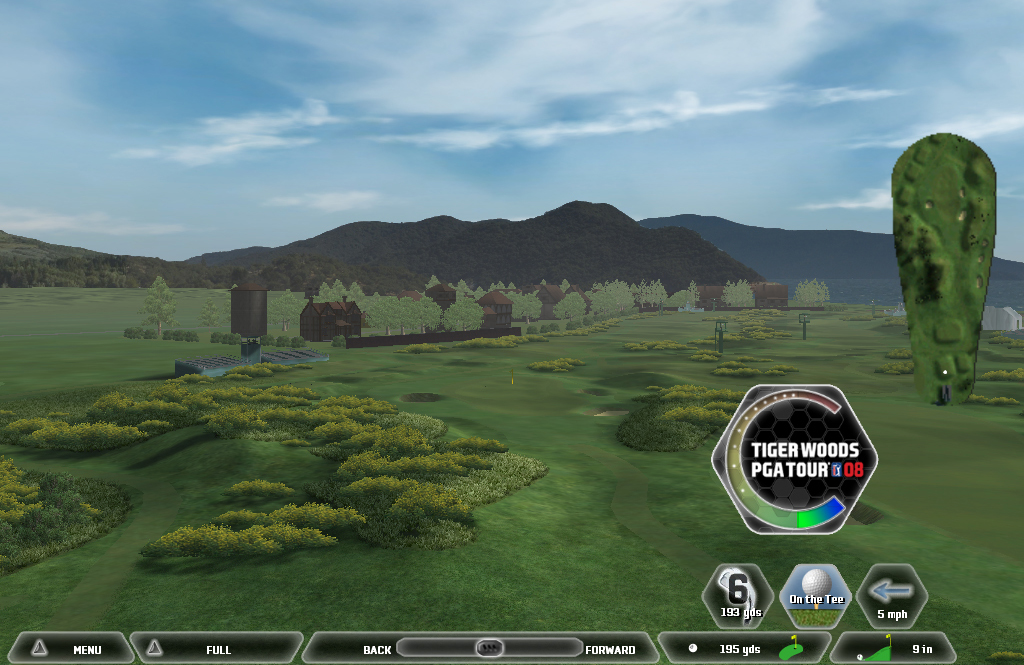This screenshot has width=1024, height=665.
Task: Click the Back/Forward slider handle
Action: coord(489,648)
